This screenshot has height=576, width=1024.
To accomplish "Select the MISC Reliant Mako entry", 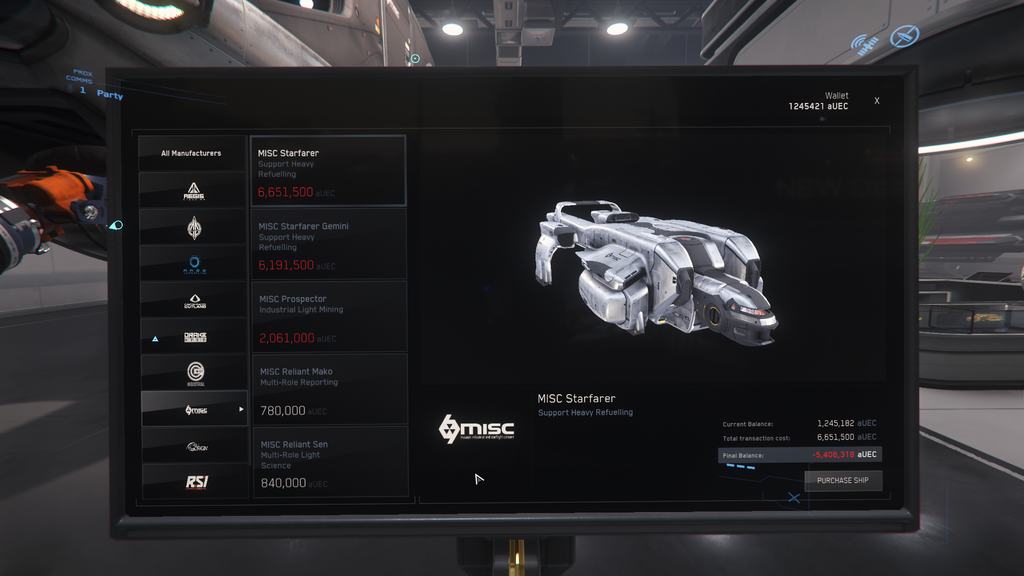I will 328,389.
